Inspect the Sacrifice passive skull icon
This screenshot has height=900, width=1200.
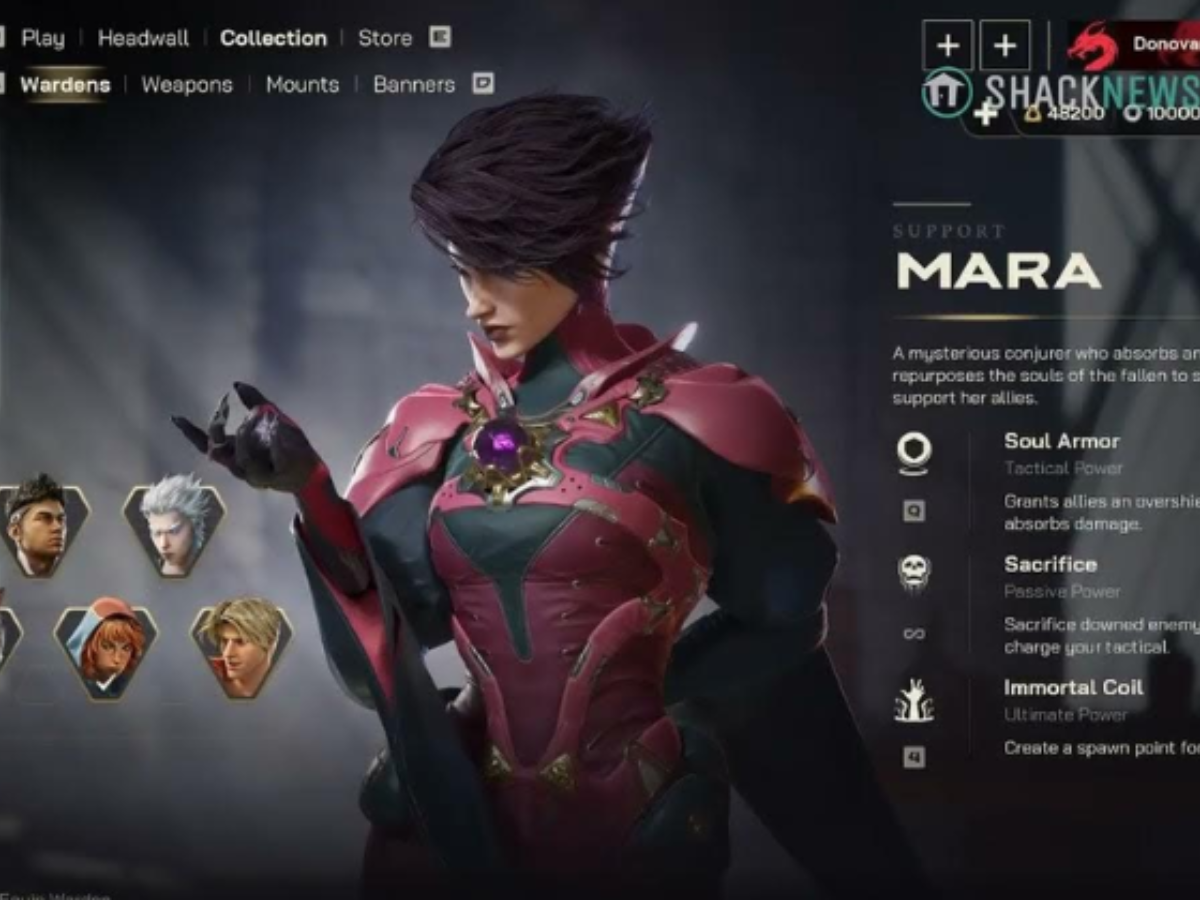click(x=913, y=574)
